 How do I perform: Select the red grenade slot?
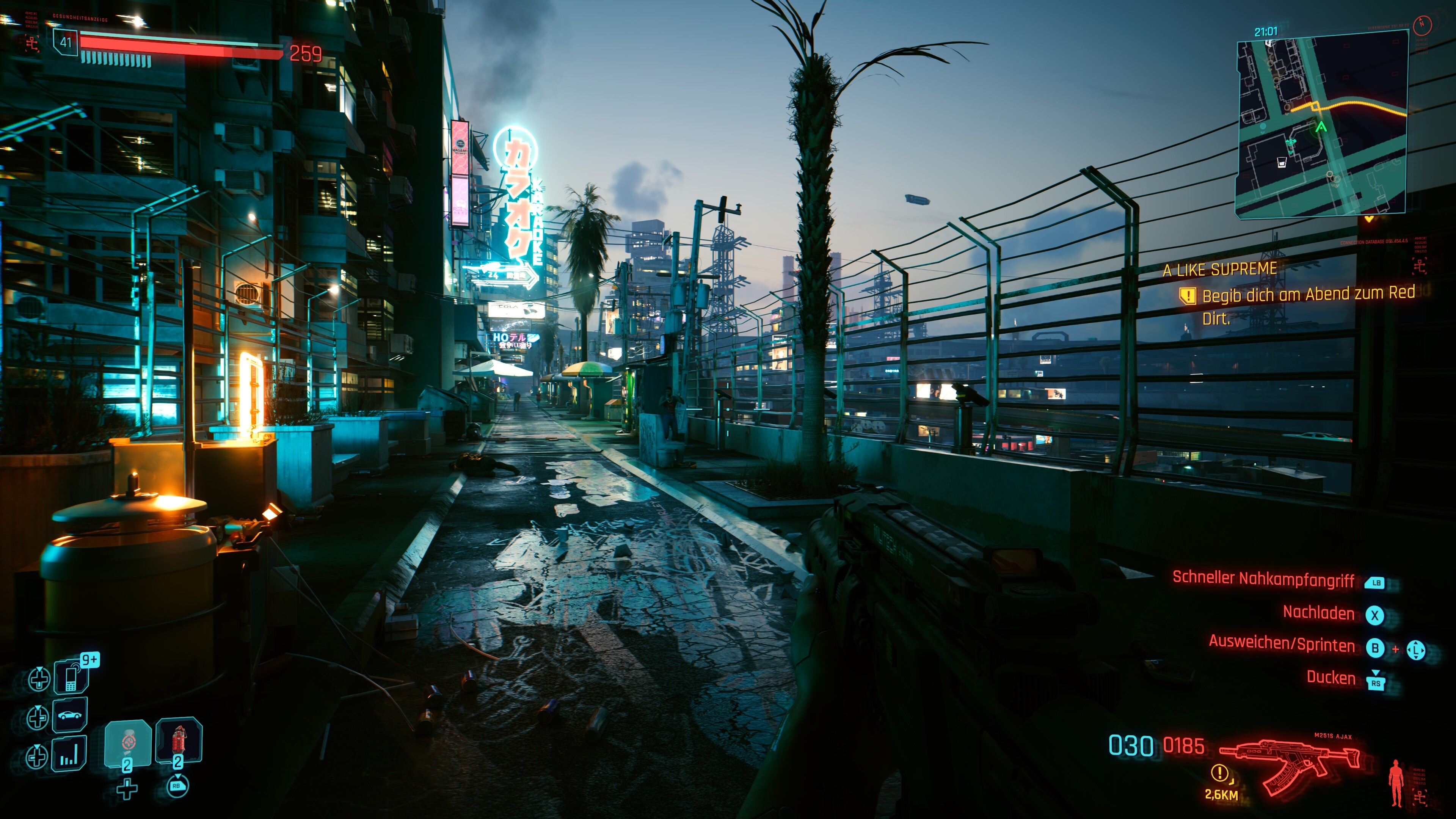[x=179, y=741]
